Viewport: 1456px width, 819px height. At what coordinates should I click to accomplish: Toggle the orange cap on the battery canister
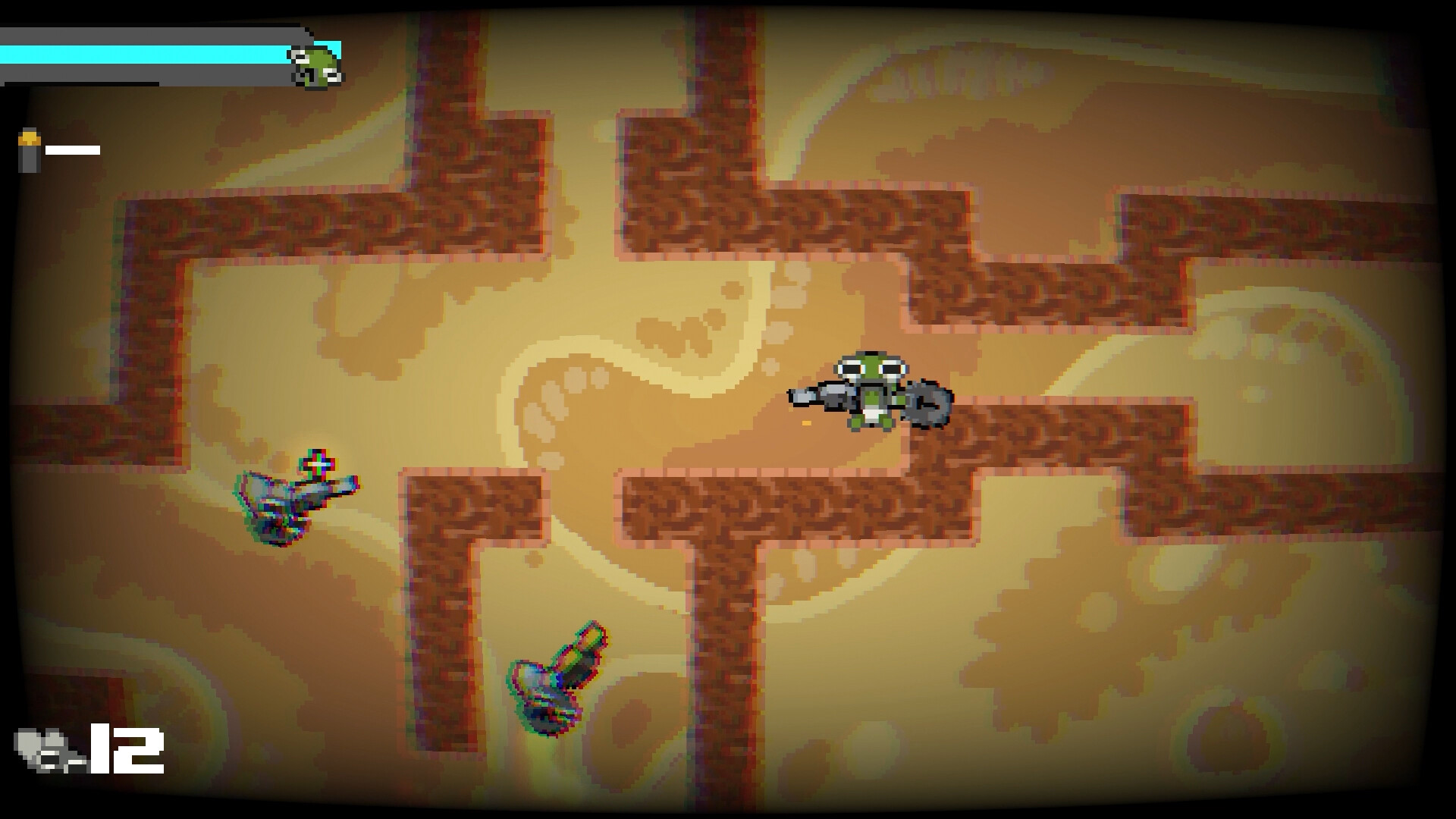point(30,139)
